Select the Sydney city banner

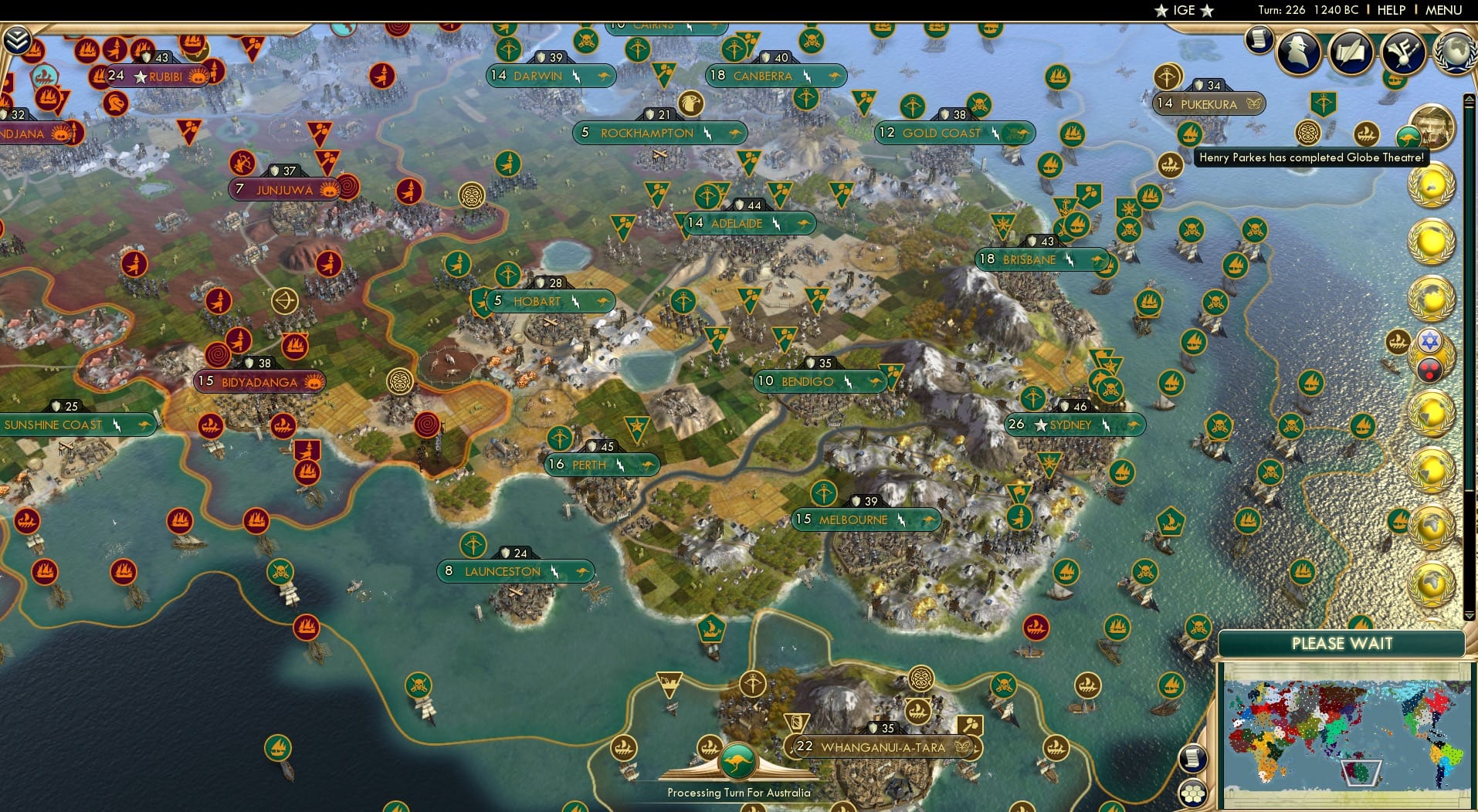click(x=1074, y=425)
